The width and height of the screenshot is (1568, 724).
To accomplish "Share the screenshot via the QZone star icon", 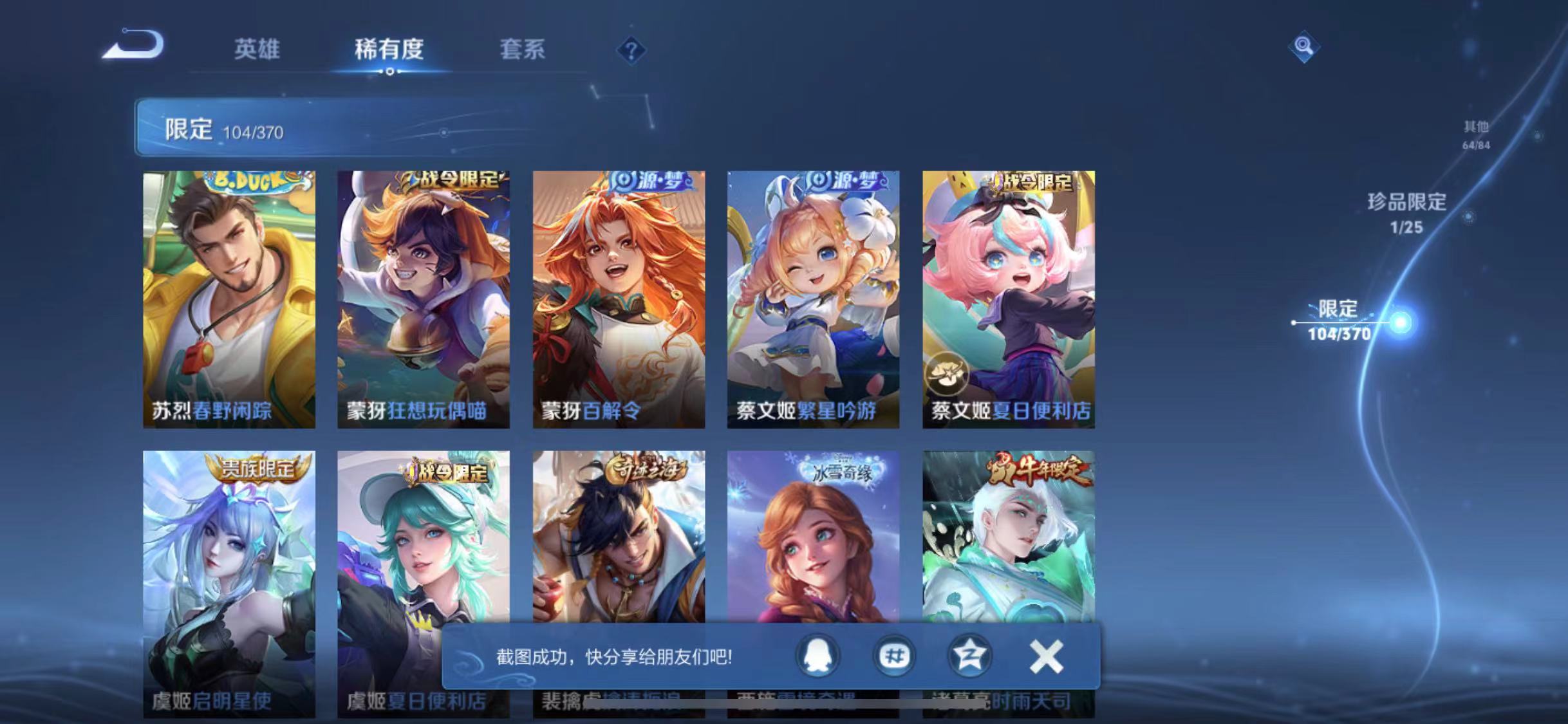I will (972, 655).
